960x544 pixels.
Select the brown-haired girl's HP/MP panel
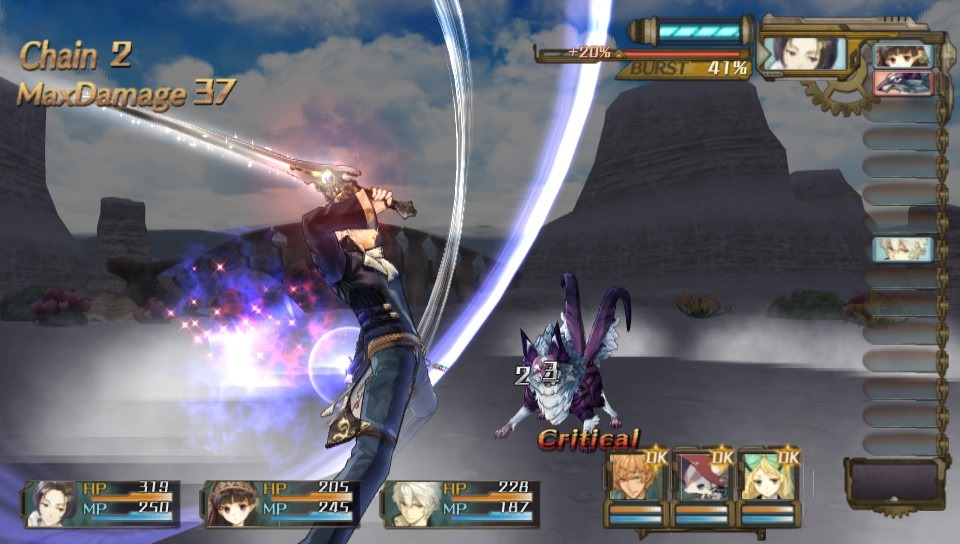[281, 502]
